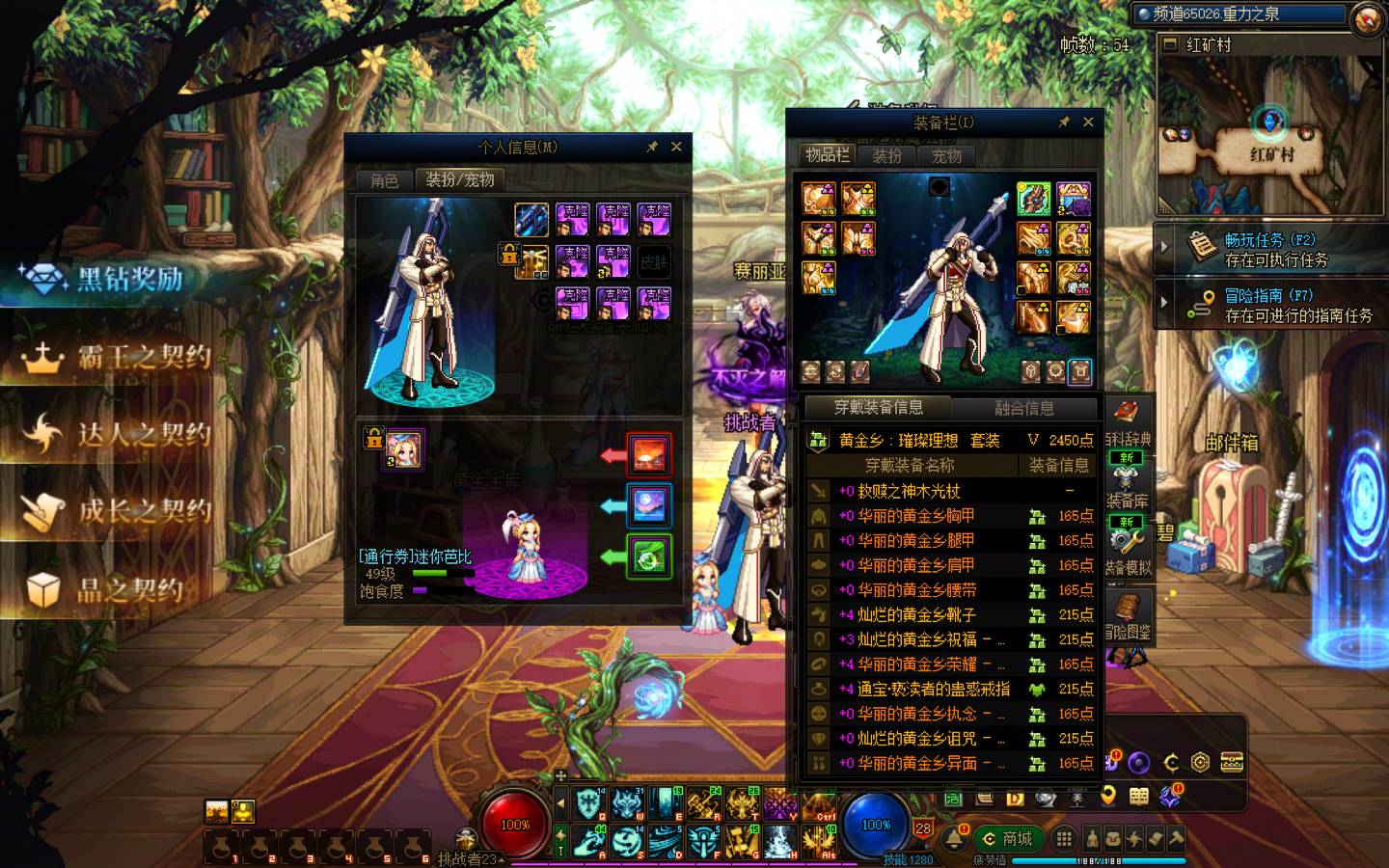Select the 装扮/宠物 tab

[x=459, y=180]
